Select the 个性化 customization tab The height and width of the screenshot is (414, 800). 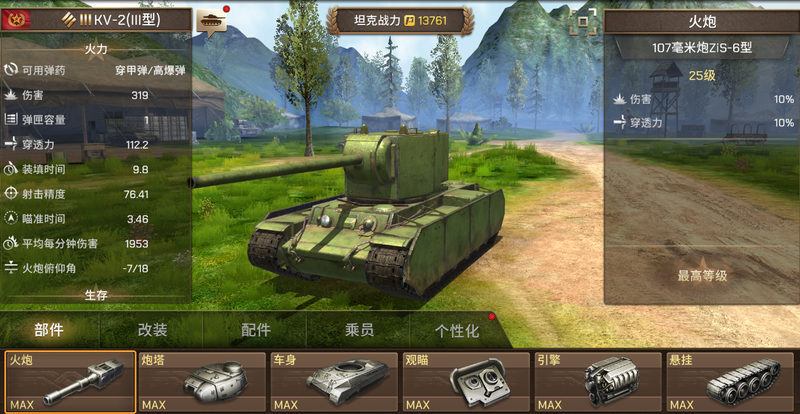coord(456,331)
